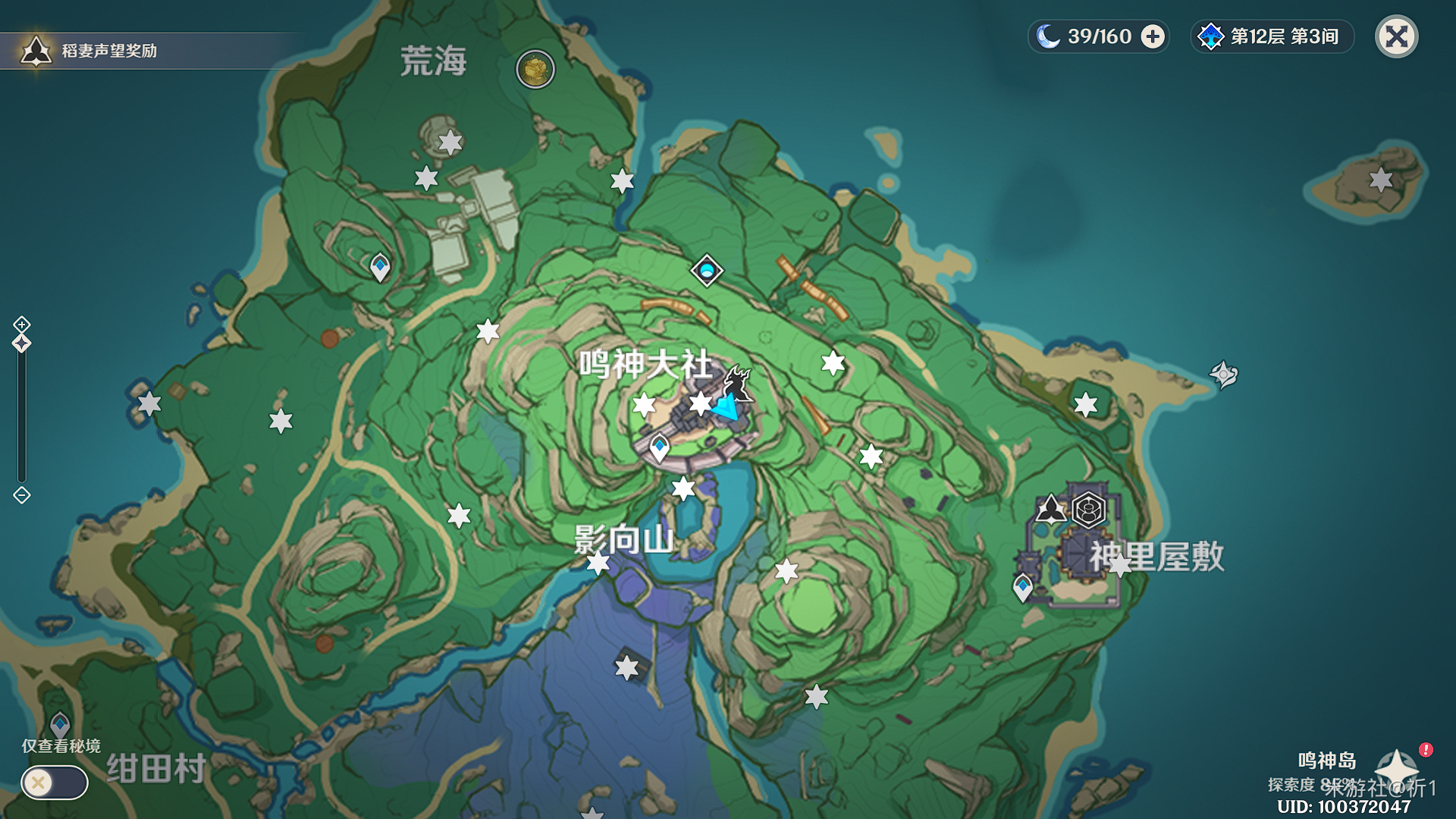Close the map screen
Image resolution: width=1456 pixels, height=819 pixels.
click(1396, 36)
